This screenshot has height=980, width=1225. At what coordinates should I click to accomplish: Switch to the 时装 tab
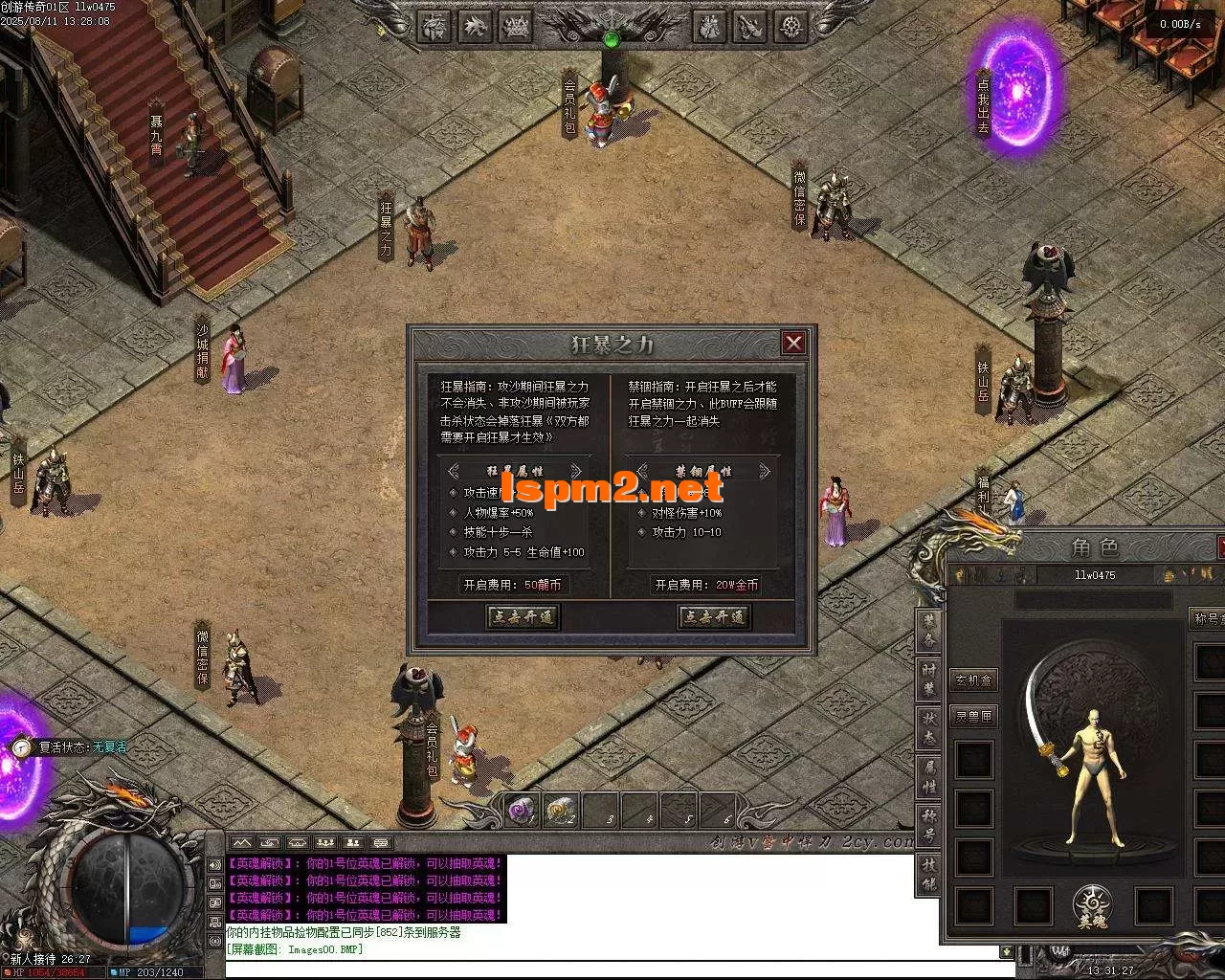[928, 678]
